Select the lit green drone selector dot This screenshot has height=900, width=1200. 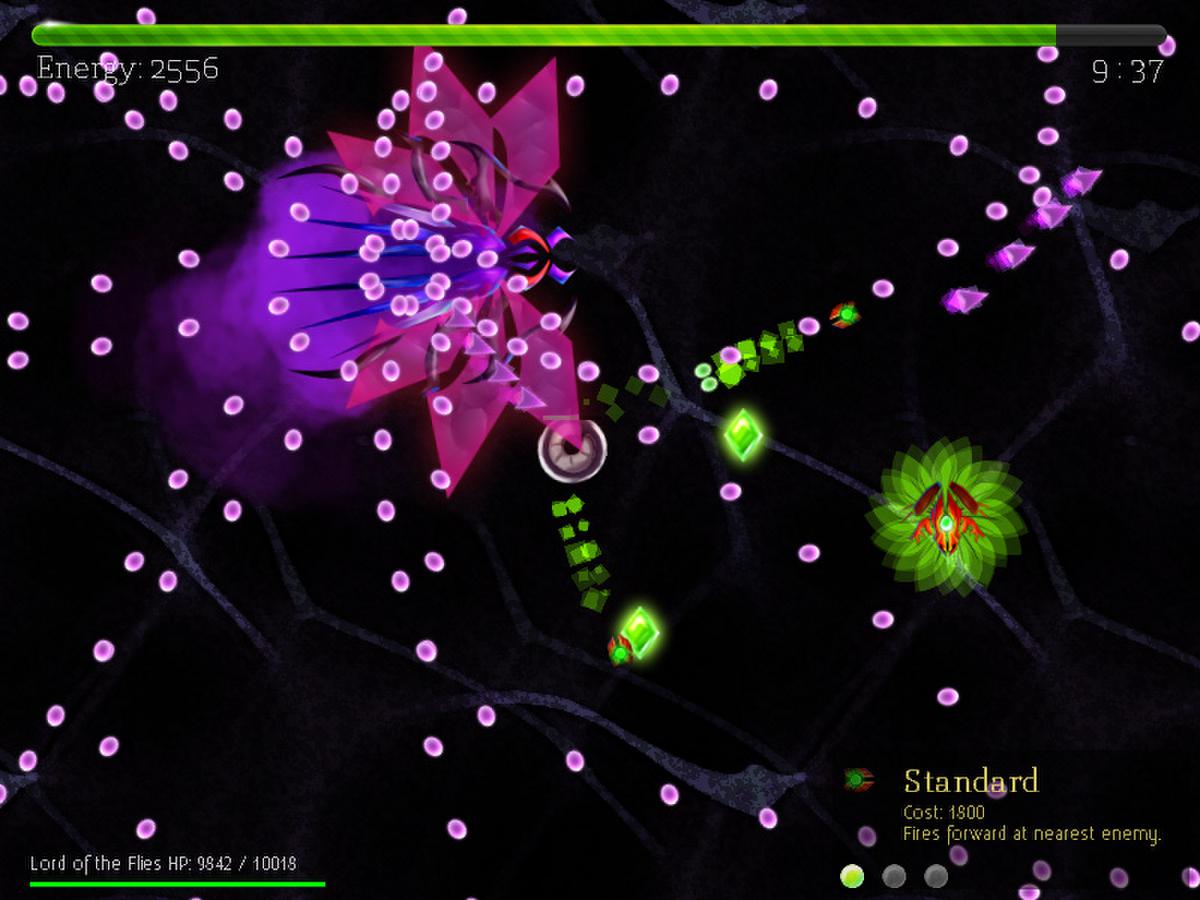point(852,877)
